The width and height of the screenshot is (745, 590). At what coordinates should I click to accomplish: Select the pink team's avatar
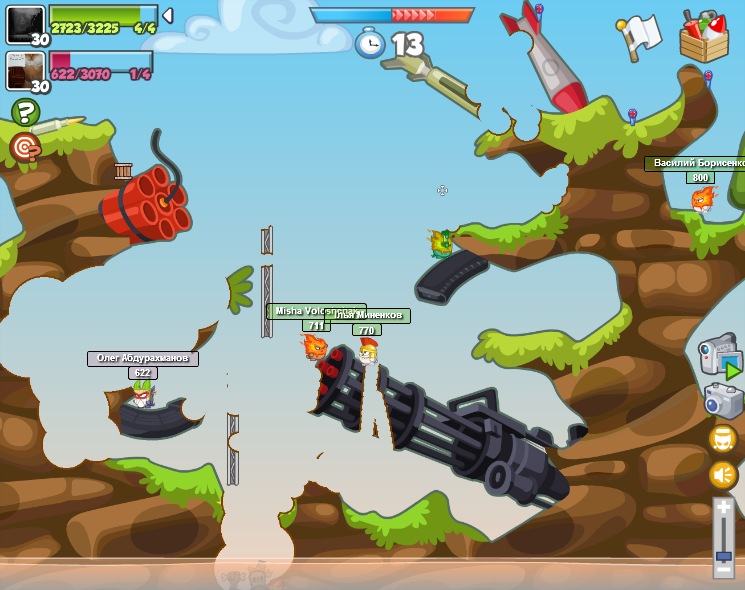[x=25, y=71]
